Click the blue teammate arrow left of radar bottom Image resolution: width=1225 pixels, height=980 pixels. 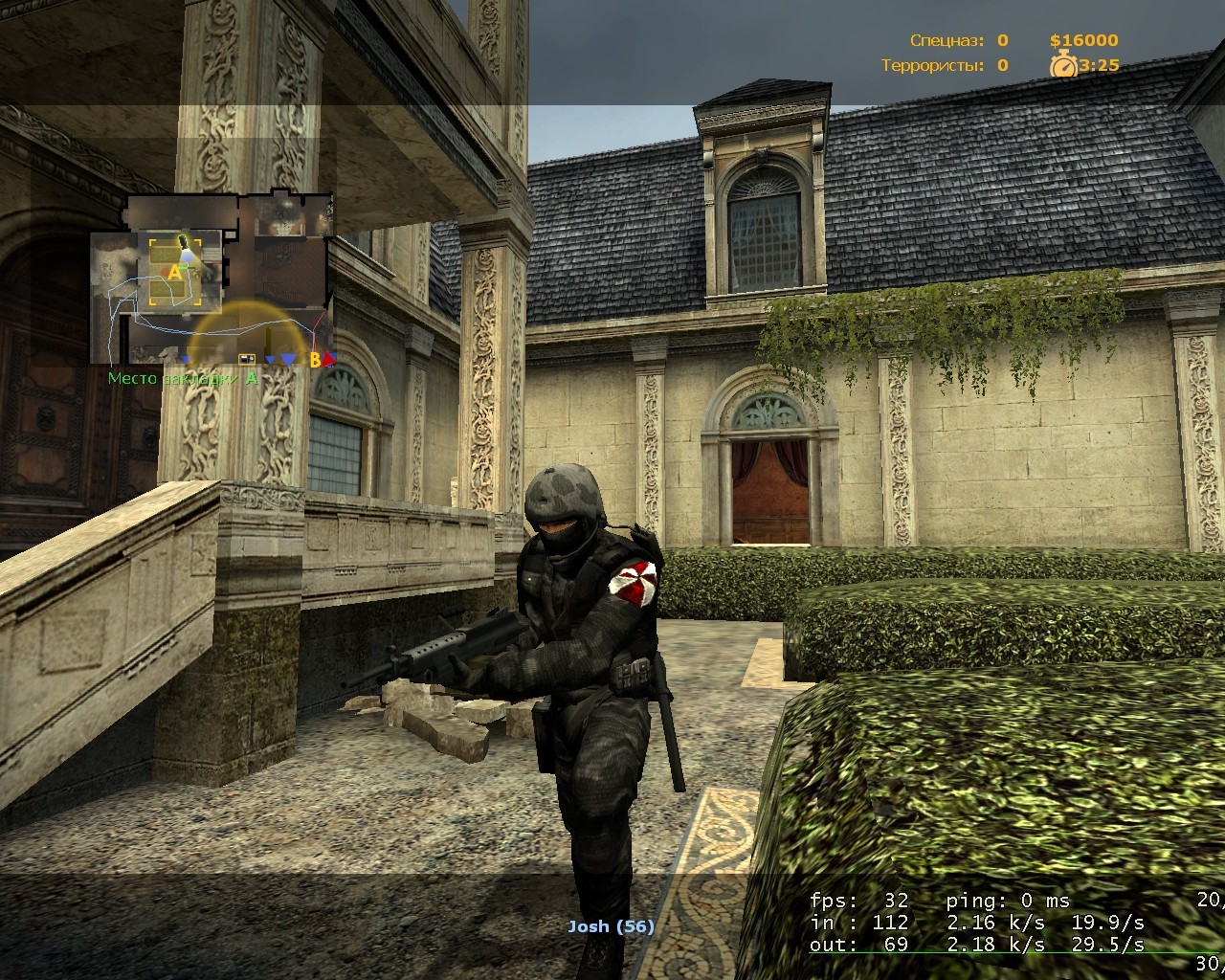click(x=185, y=360)
